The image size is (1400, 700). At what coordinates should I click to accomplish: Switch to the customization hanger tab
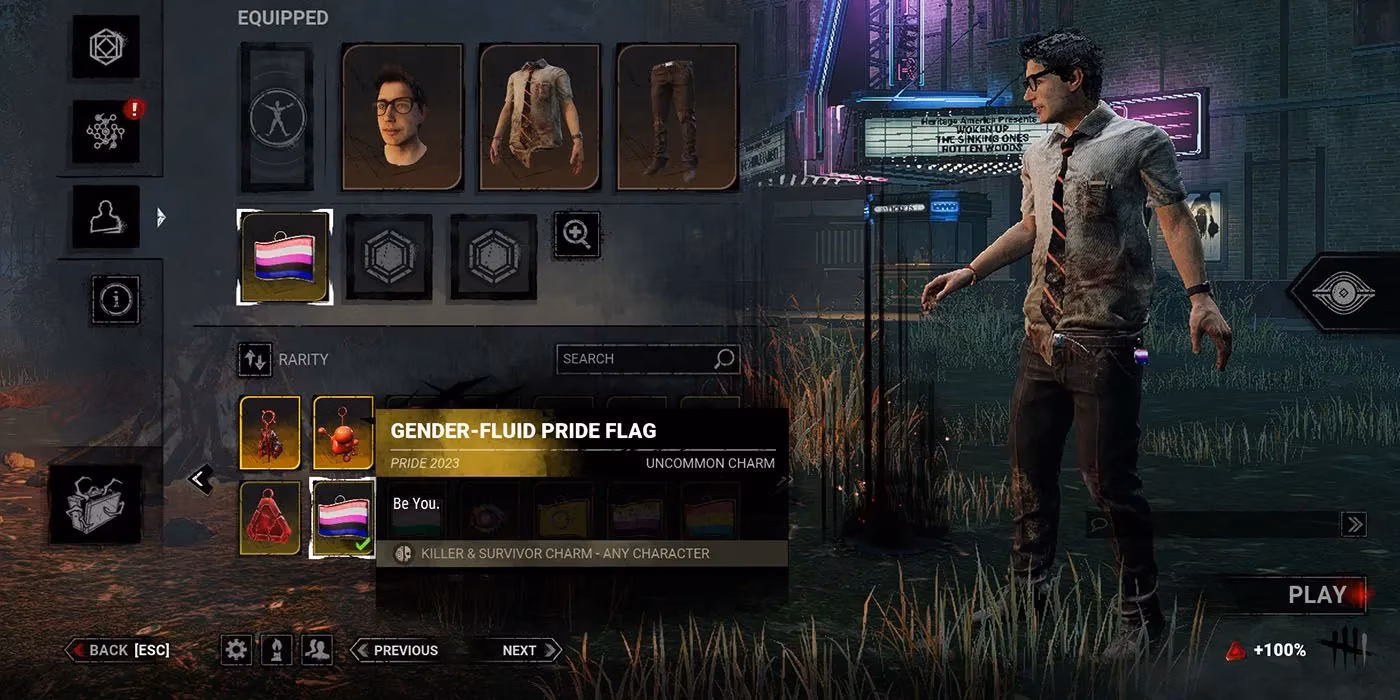click(105, 216)
